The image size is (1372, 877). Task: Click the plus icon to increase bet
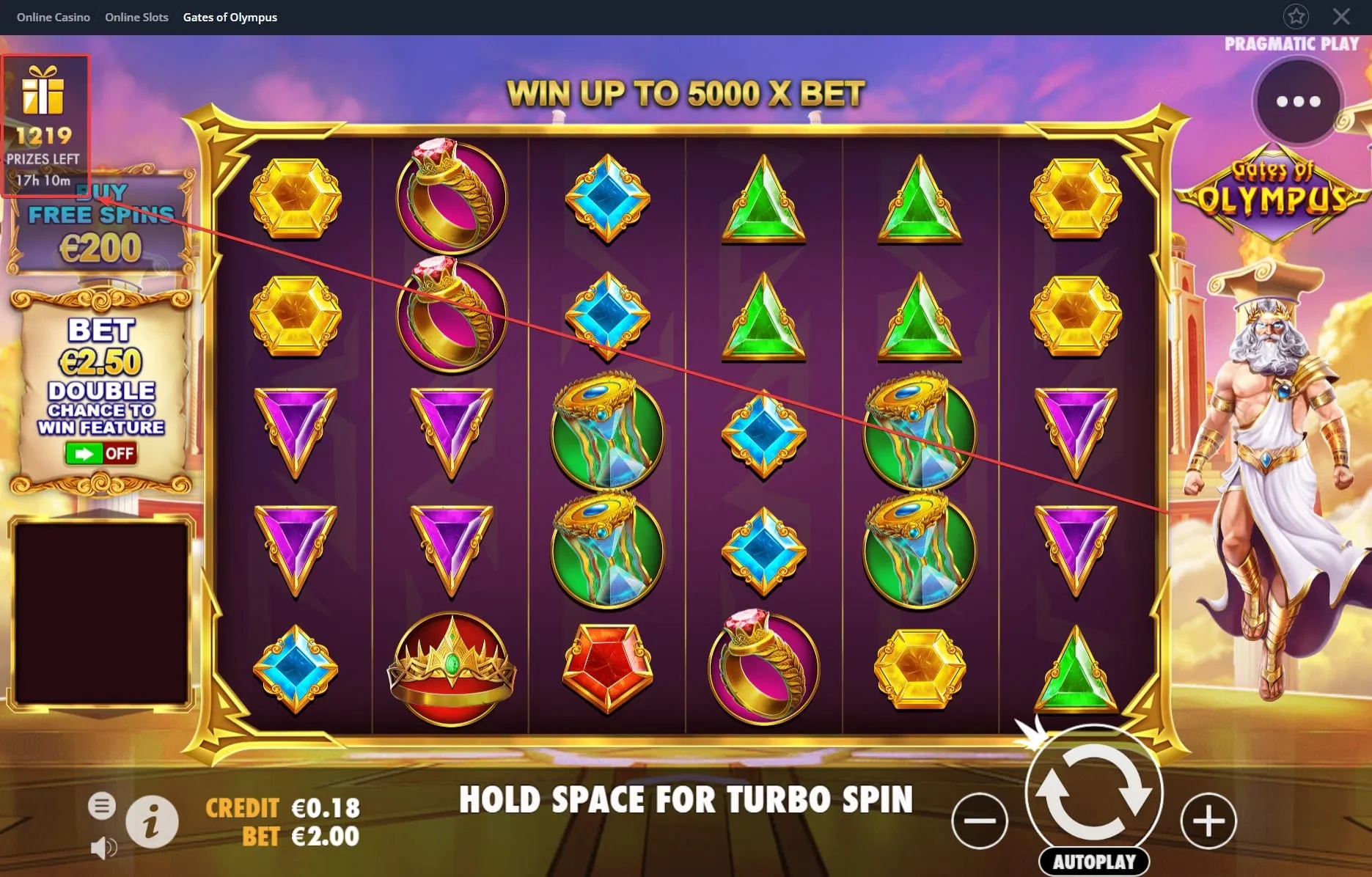tap(1208, 821)
